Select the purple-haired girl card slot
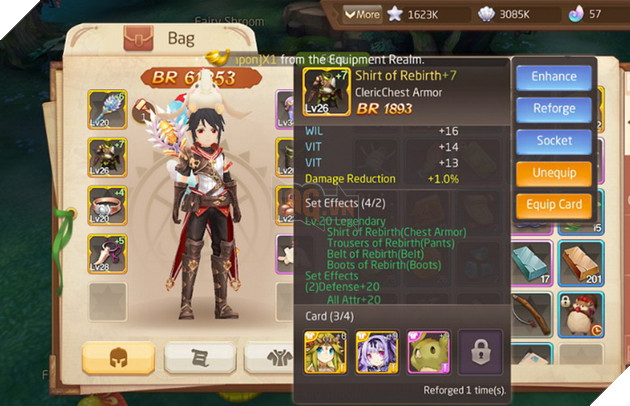Screen dimensions: 630x406 pyautogui.click(x=376, y=352)
